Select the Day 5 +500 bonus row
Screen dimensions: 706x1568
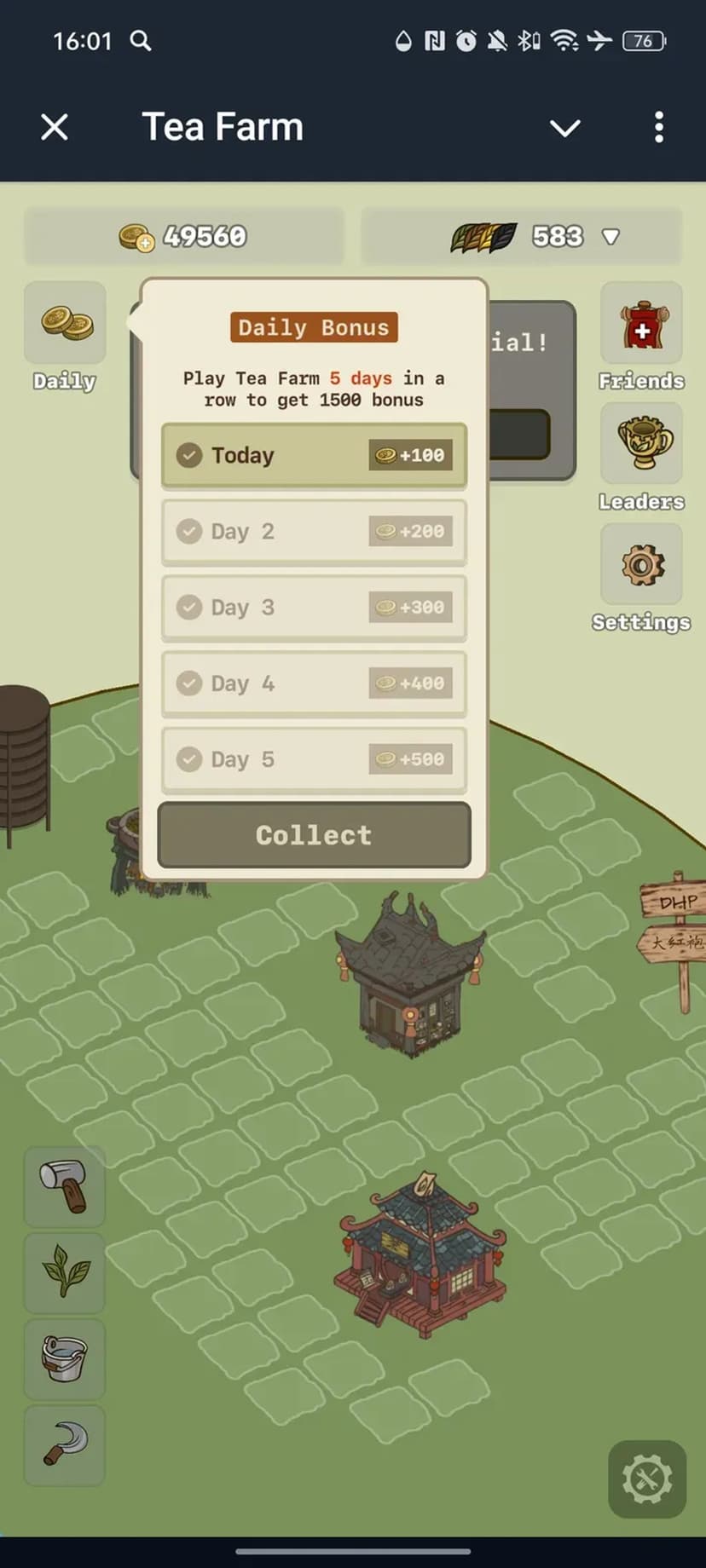click(x=314, y=759)
